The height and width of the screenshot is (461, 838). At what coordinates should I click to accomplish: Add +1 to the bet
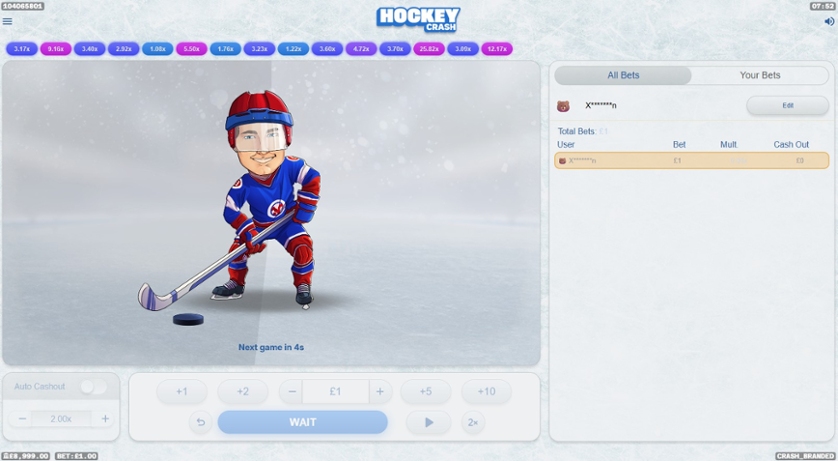[181, 392]
